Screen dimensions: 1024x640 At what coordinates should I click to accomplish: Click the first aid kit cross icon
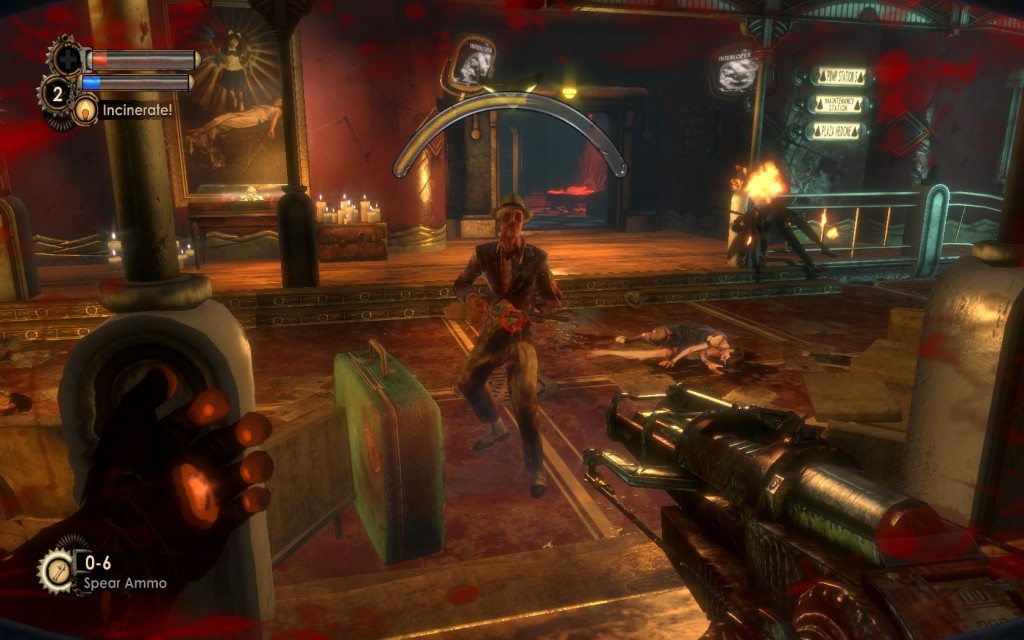67,57
